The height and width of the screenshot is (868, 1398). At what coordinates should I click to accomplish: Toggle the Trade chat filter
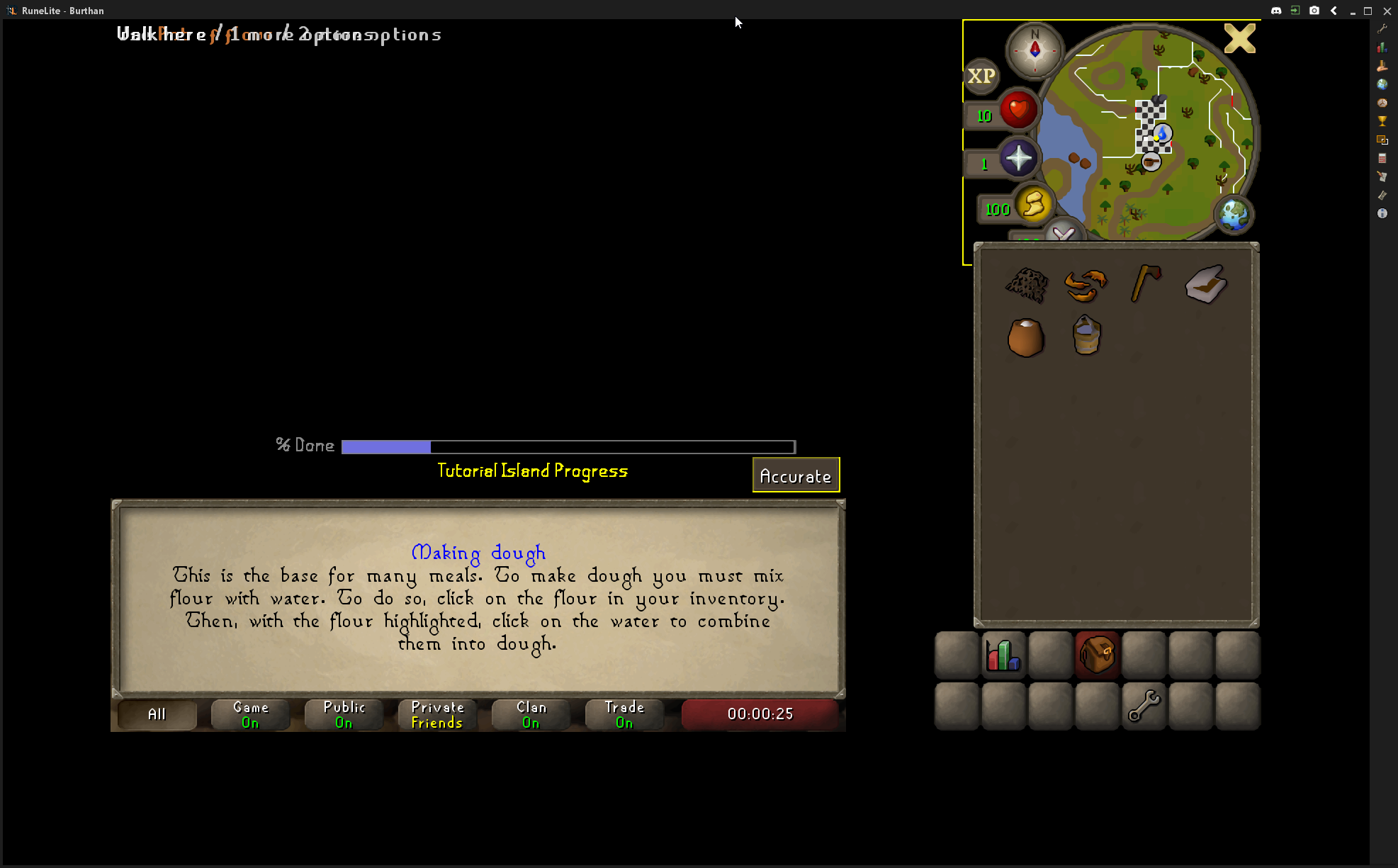point(624,714)
